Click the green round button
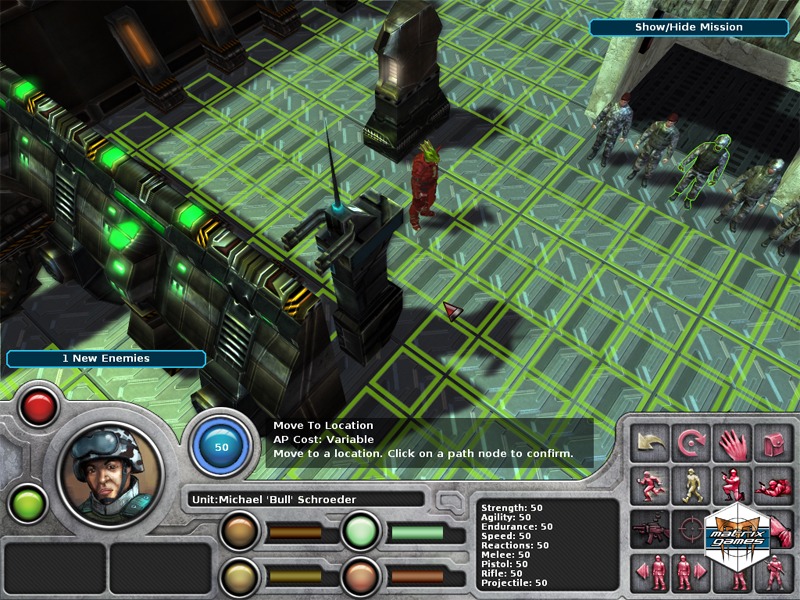 27,501
